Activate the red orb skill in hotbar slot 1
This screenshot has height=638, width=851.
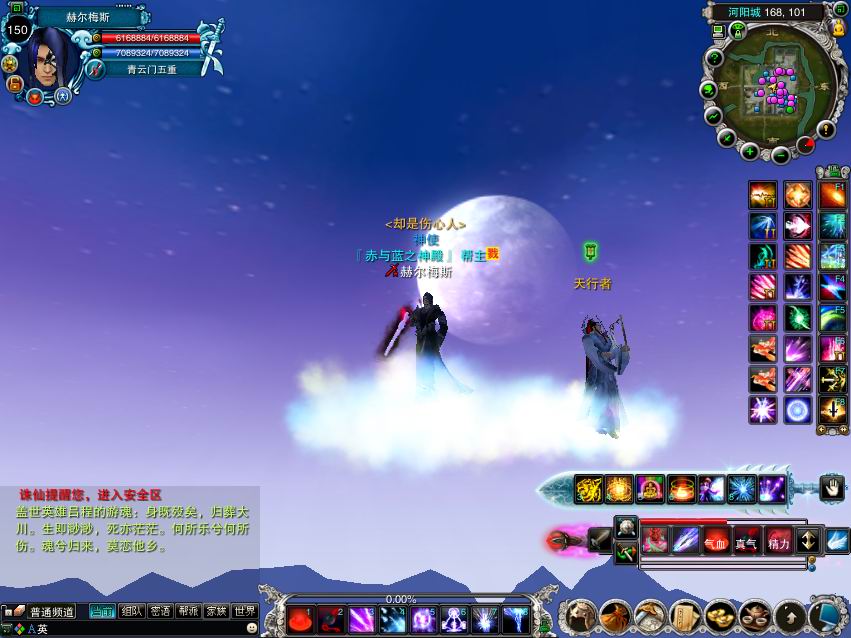tap(301, 620)
